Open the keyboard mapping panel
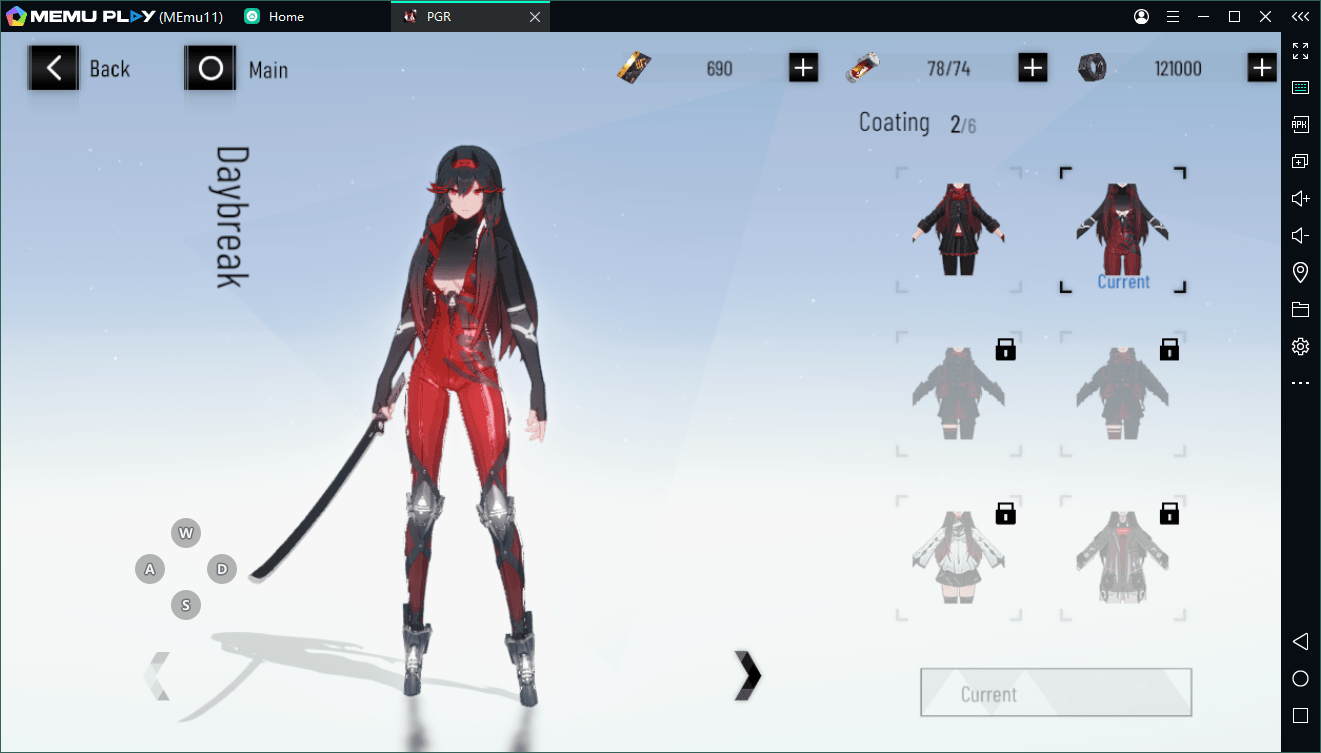This screenshot has height=753, width=1321. (x=1300, y=87)
